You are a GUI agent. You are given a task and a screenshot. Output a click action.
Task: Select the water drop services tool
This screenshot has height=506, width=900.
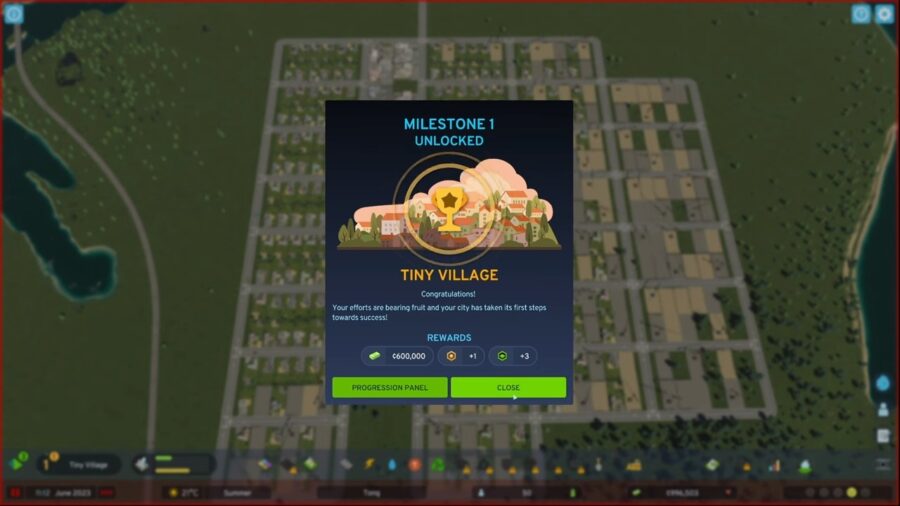[x=391, y=465]
